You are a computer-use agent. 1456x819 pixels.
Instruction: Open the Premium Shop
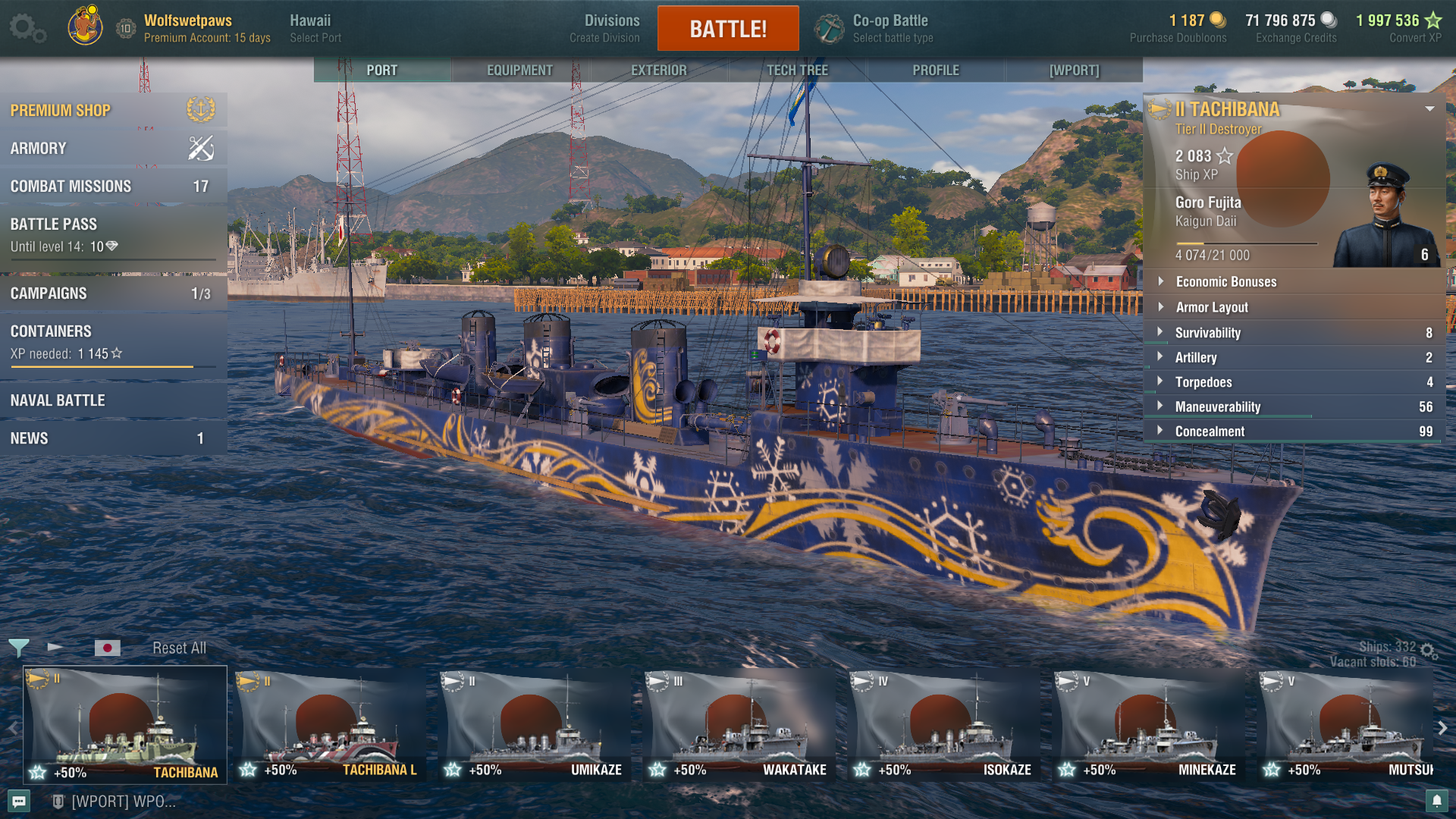click(x=112, y=111)
